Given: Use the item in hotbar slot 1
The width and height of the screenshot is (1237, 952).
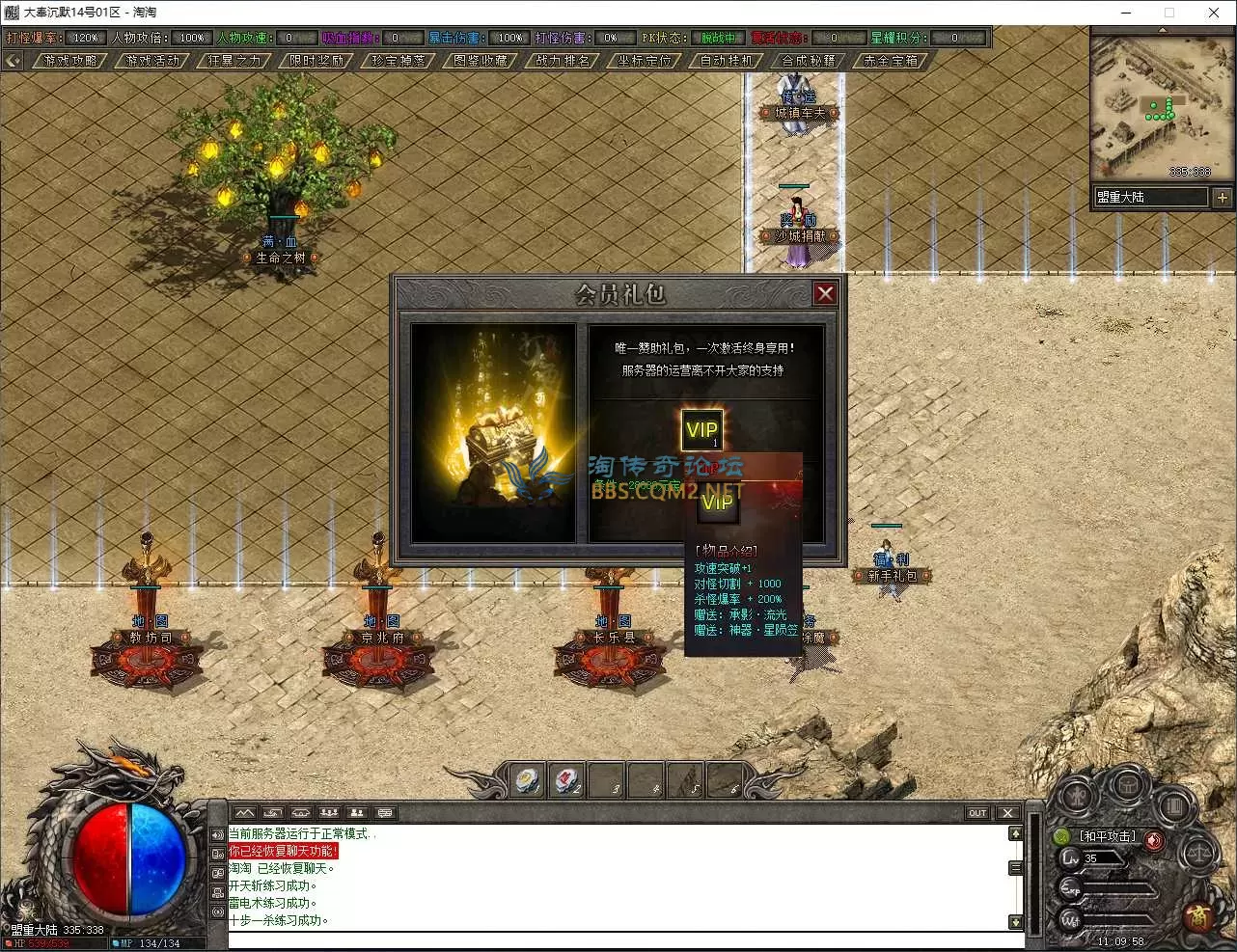Looking at the screenshot, I should tap(527, 779).
